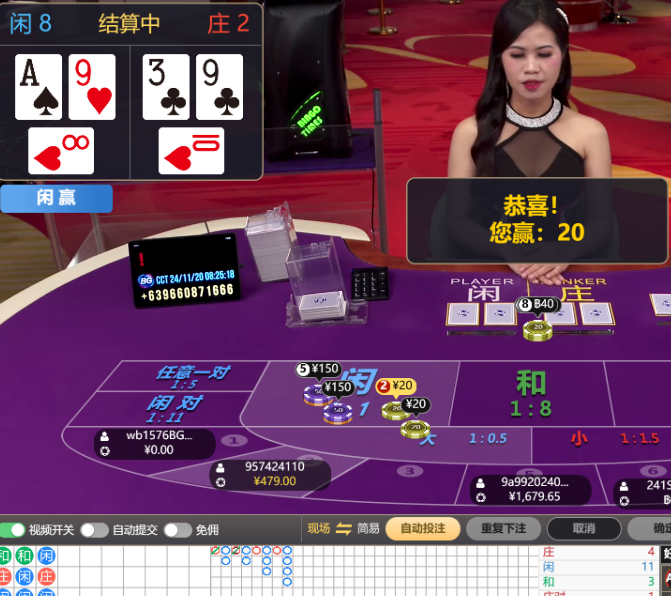Viewport: 671px width, 596px height.
Task: Turn on the 自动提交 auto-submit toggle
Action: pyautogui.click(x=94, y=530)
